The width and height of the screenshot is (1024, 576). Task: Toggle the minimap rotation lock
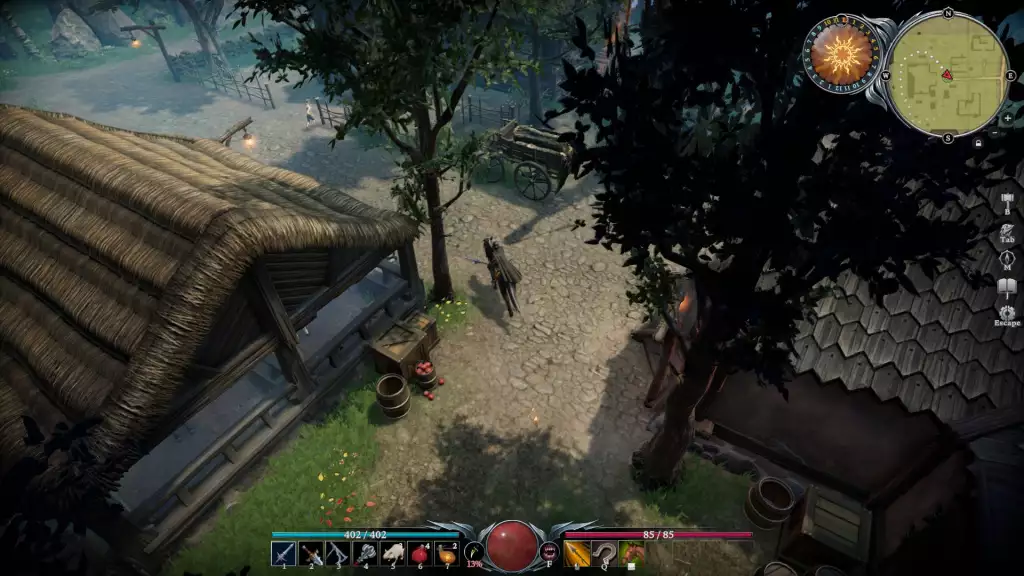977,143
